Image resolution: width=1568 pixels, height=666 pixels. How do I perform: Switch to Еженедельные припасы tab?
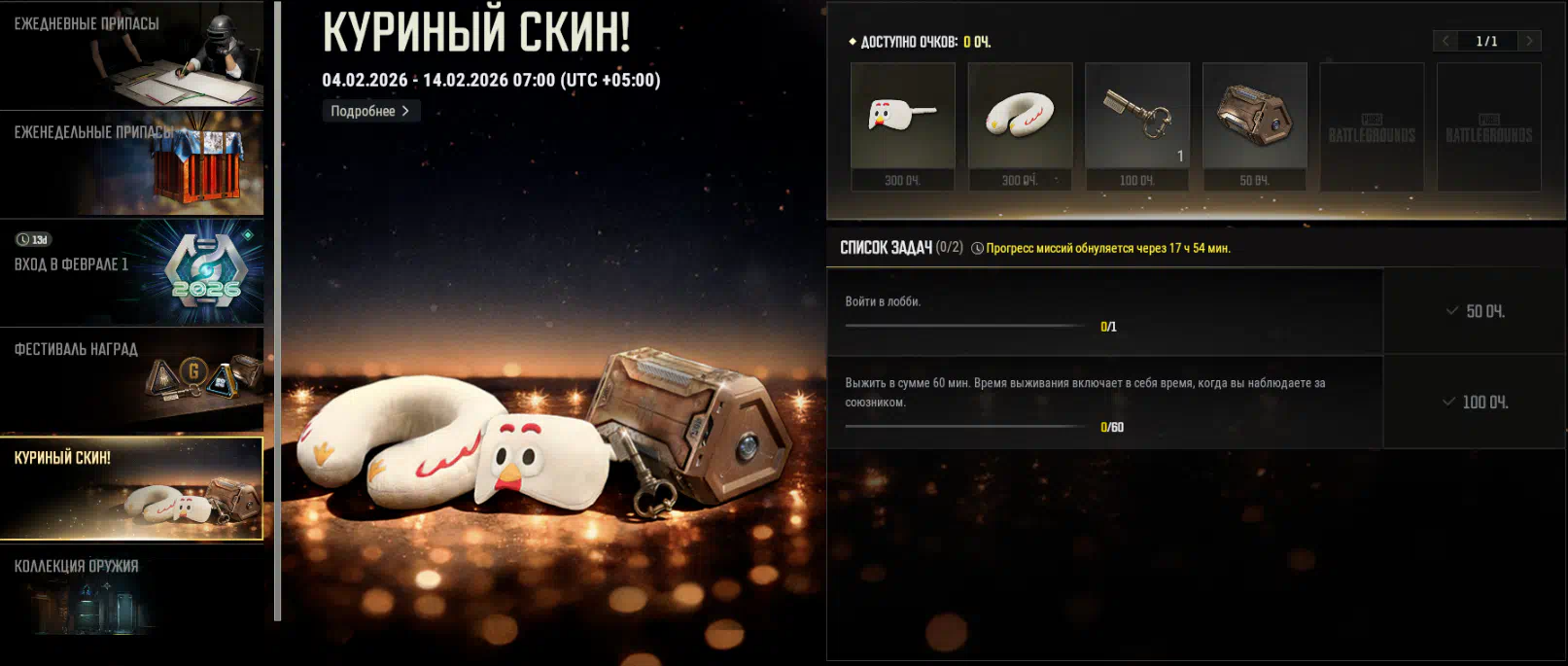click(131, 163)
